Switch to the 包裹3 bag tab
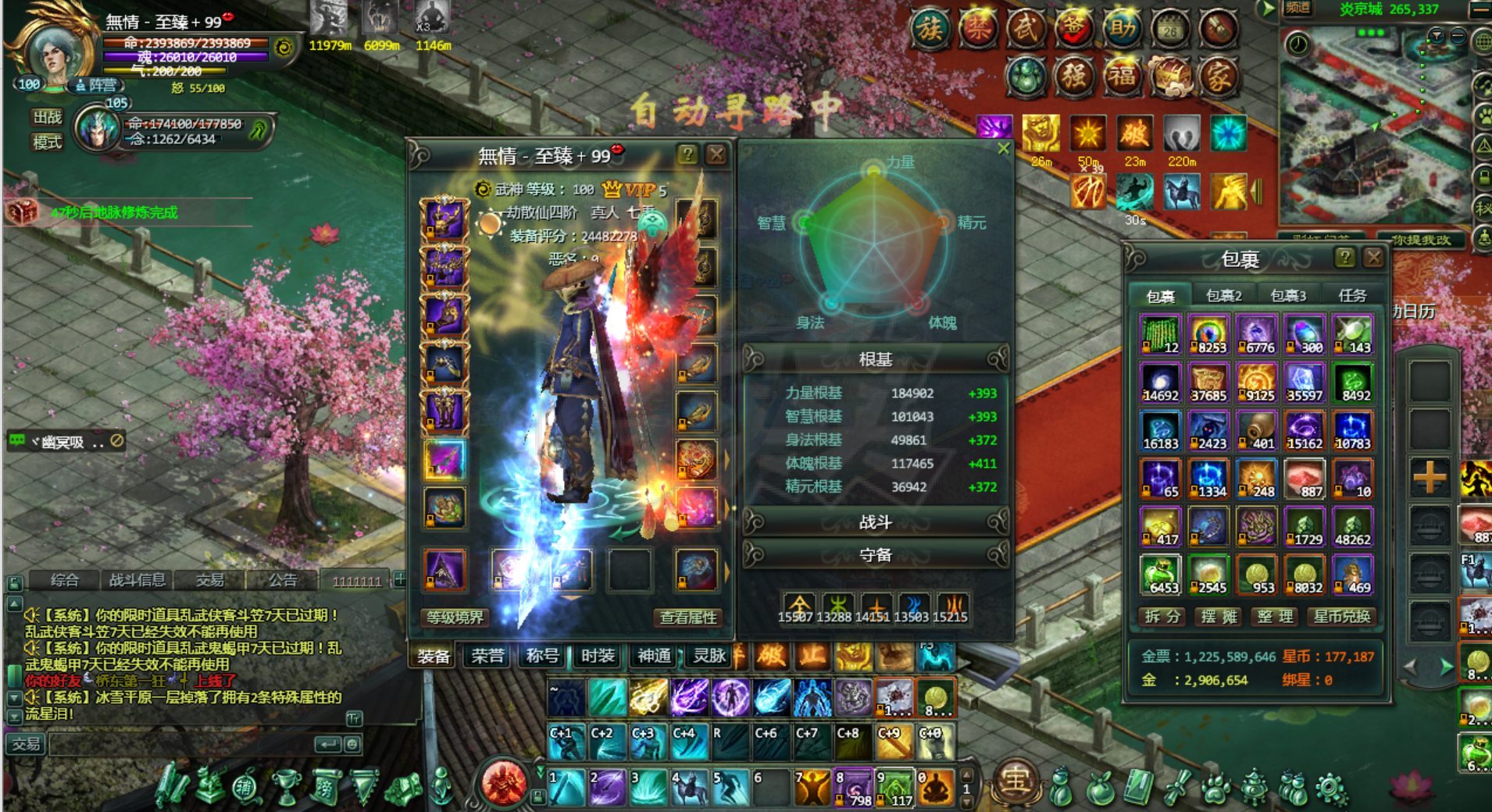This screenshot has width=1492, height=812. pos(1288,296)
